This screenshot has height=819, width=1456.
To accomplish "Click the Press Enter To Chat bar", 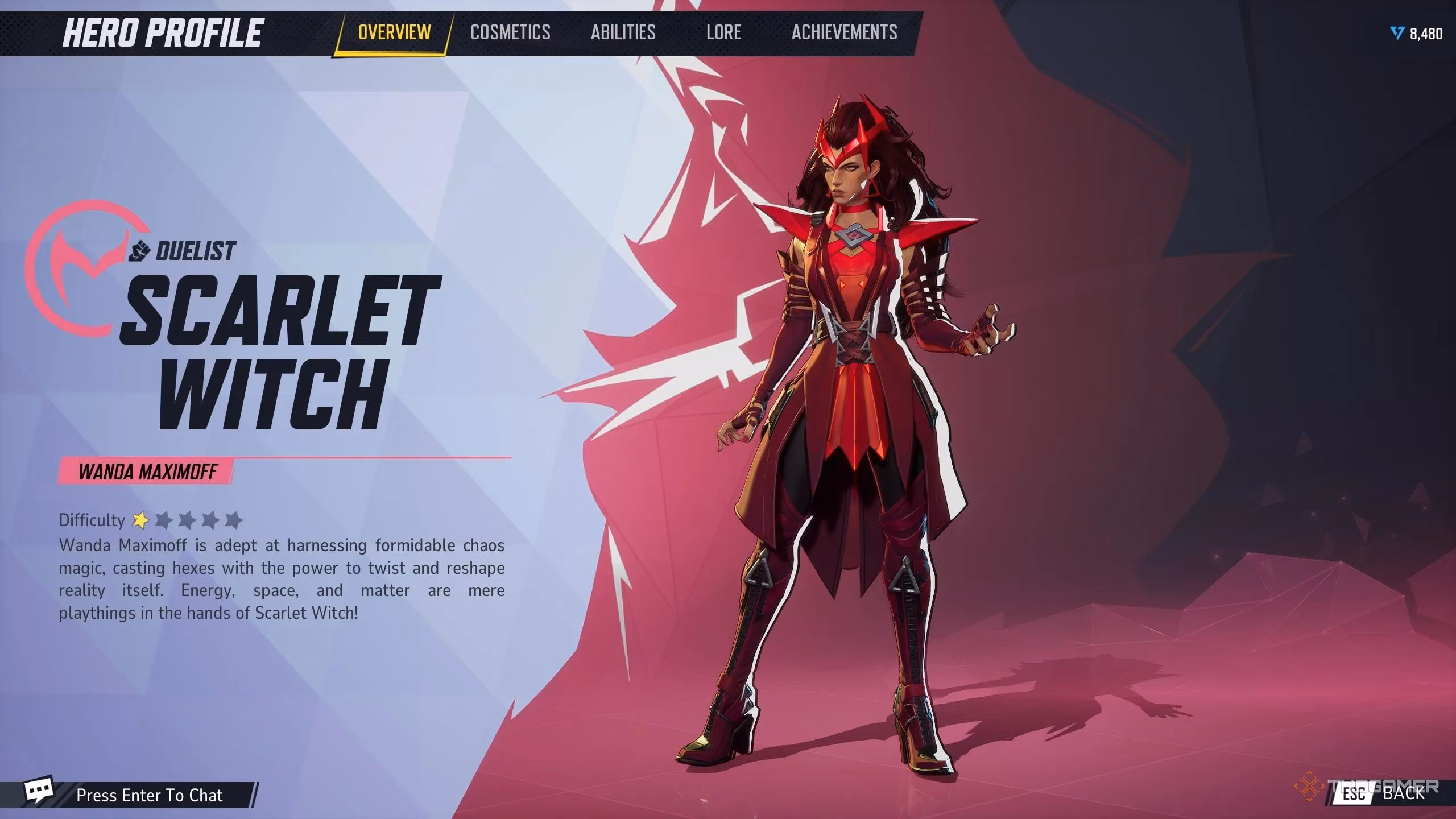I will [x=149, y=795].
